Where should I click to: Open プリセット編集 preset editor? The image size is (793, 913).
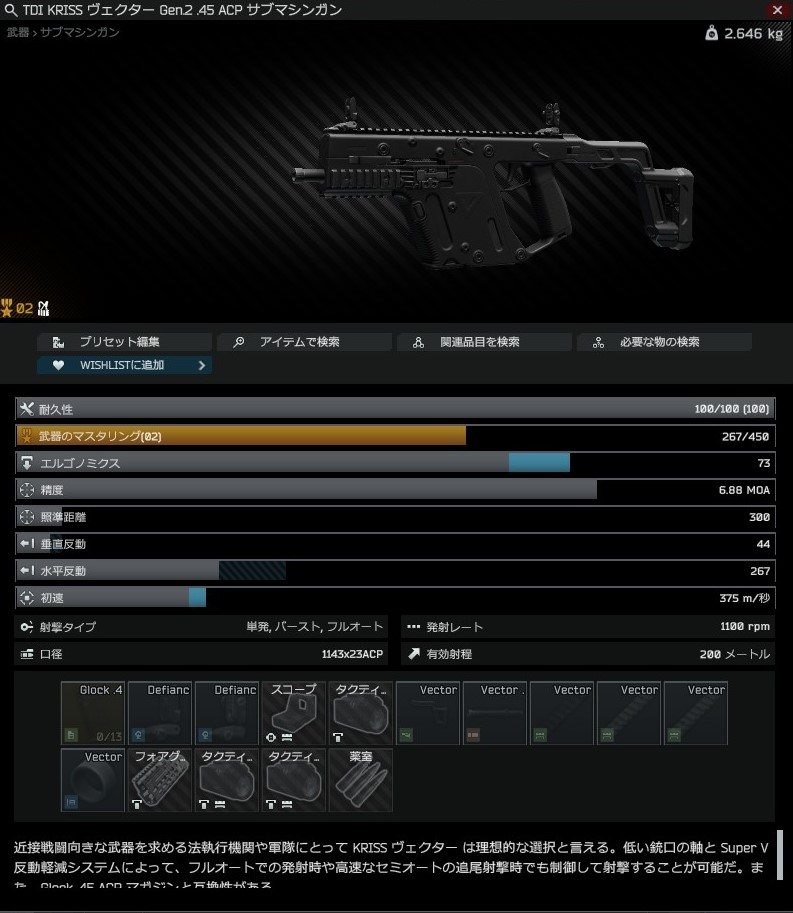124,342
